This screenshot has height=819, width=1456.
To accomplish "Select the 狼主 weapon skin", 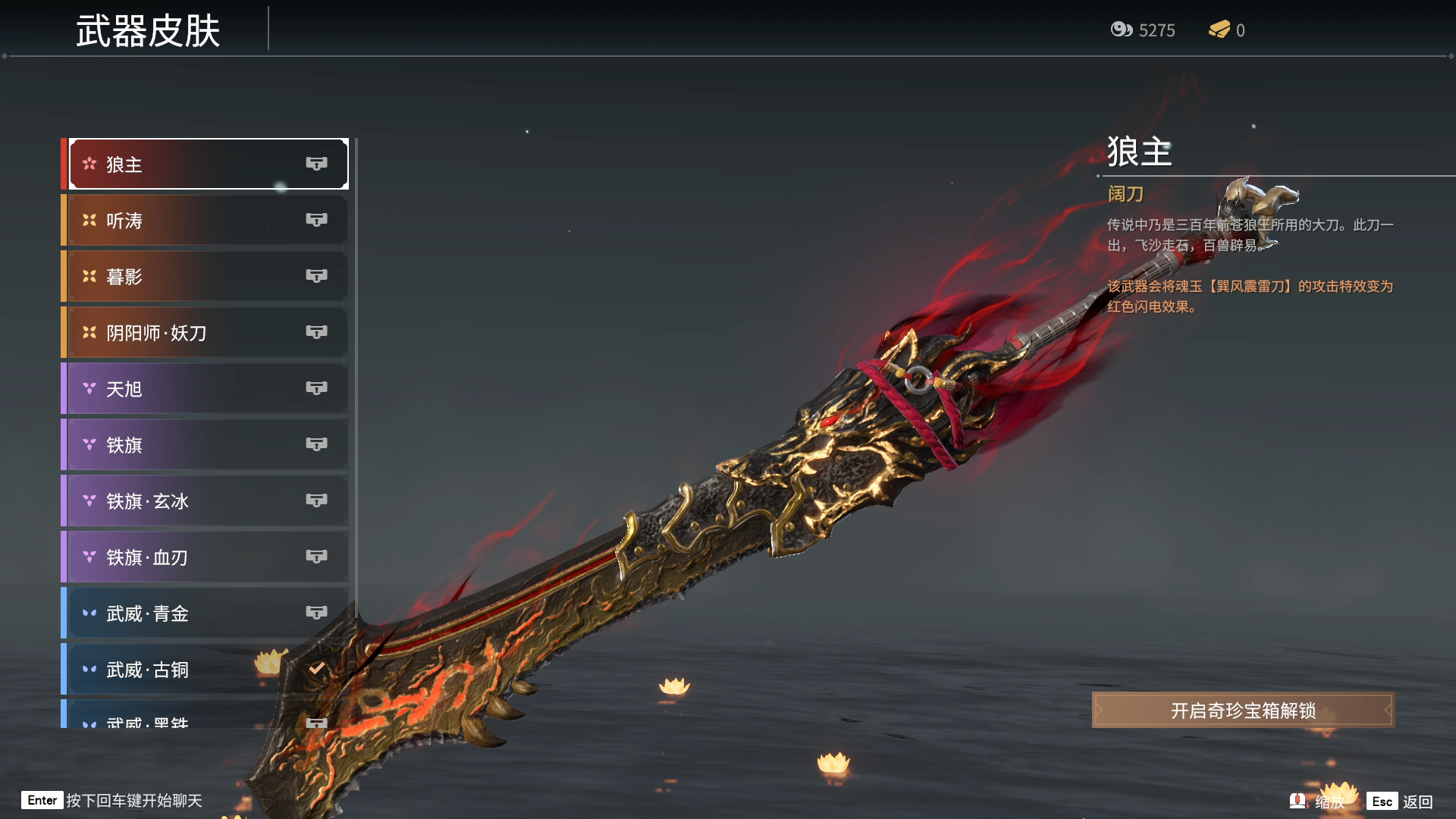I will click(206, 164).
